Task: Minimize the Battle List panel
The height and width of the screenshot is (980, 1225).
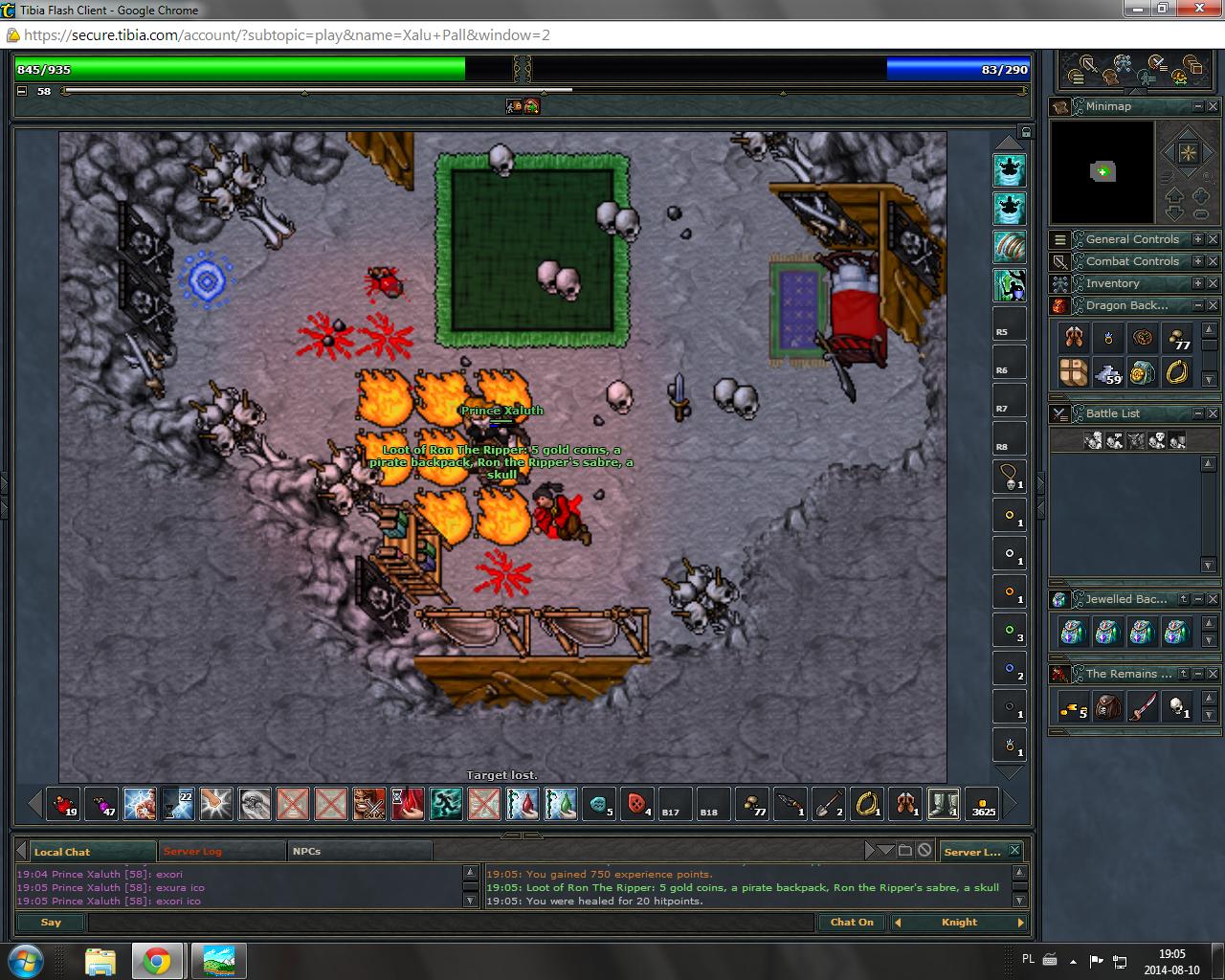Action: pyautogui.click(x=1197, y=413)
